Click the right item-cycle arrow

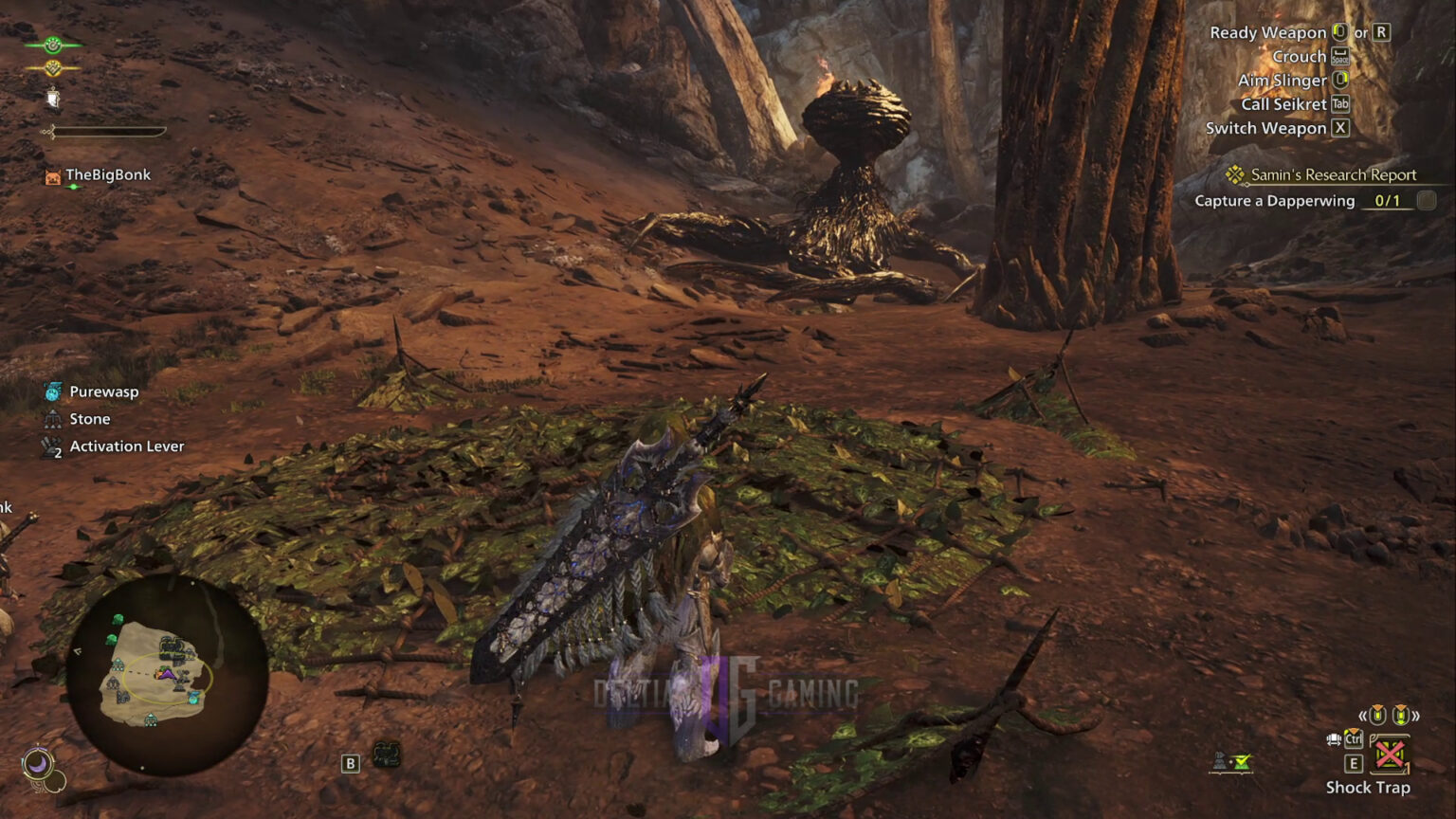tap(1417, 717)
